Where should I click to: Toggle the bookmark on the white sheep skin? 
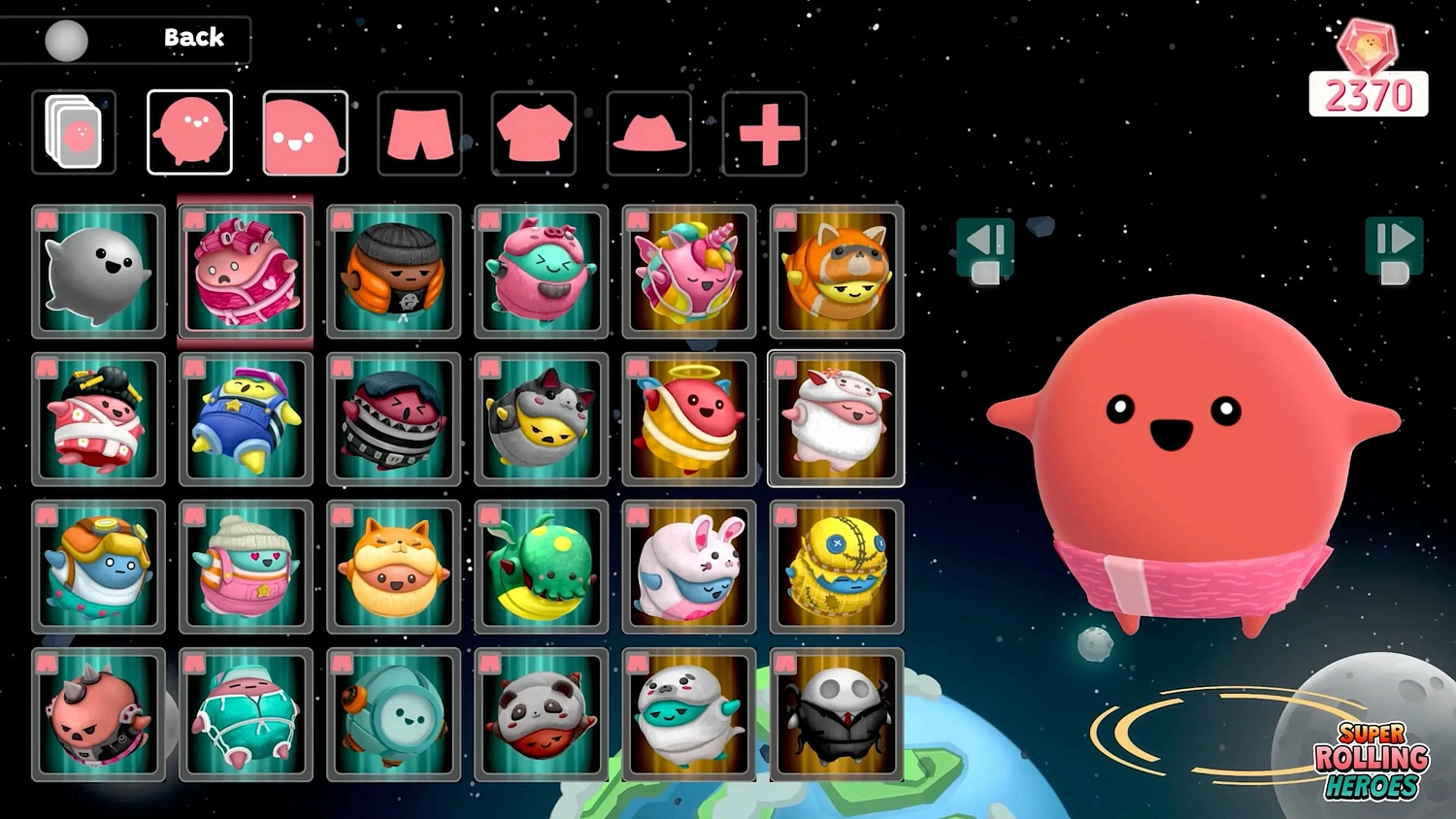(784, 369)
